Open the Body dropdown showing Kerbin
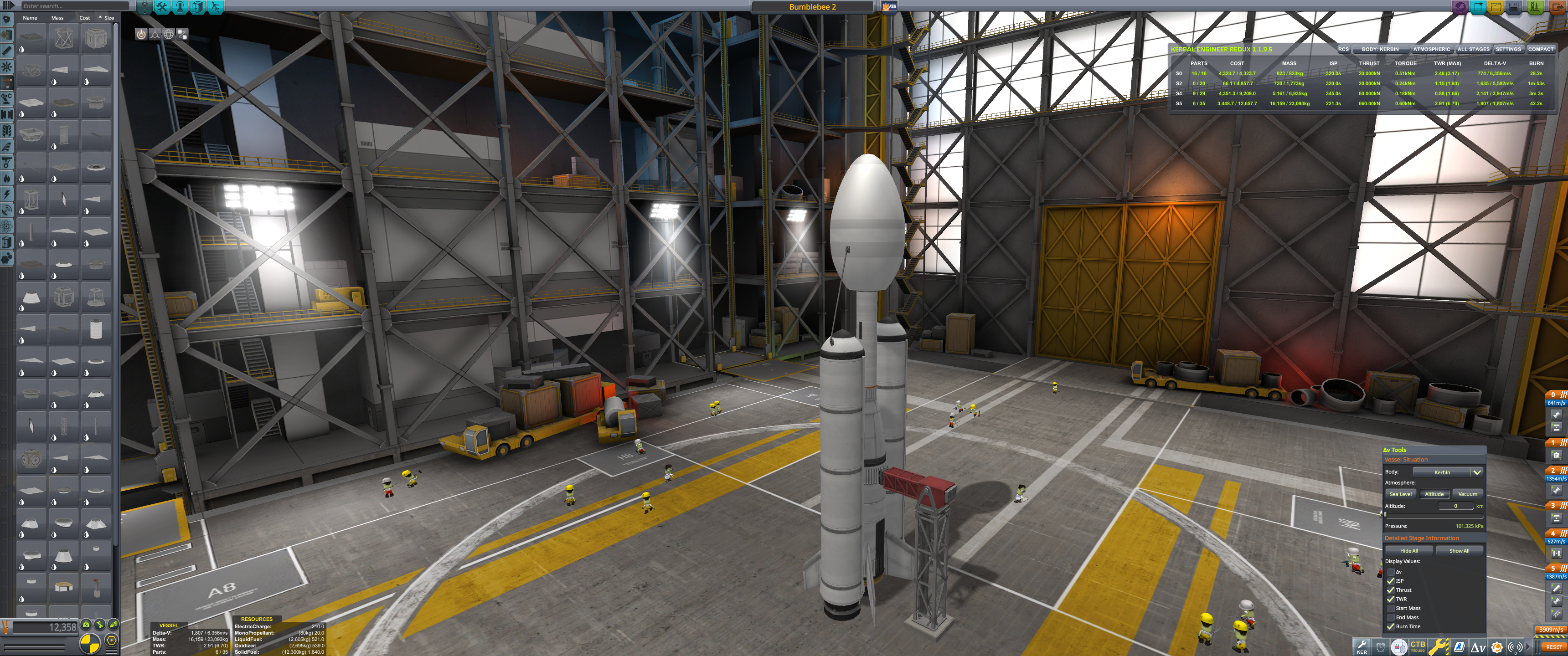The width and height of the screenshot is (1568, 656). [x=1447, y=472]
